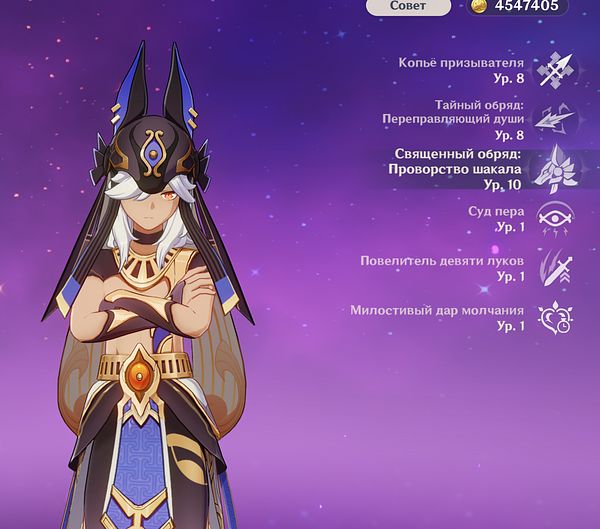The width and height of the screenshot is (600, 529).
Task: Select Тайный обряд: Переправляющий души talent
Action: pyautogui.click(x=553, y=119)
